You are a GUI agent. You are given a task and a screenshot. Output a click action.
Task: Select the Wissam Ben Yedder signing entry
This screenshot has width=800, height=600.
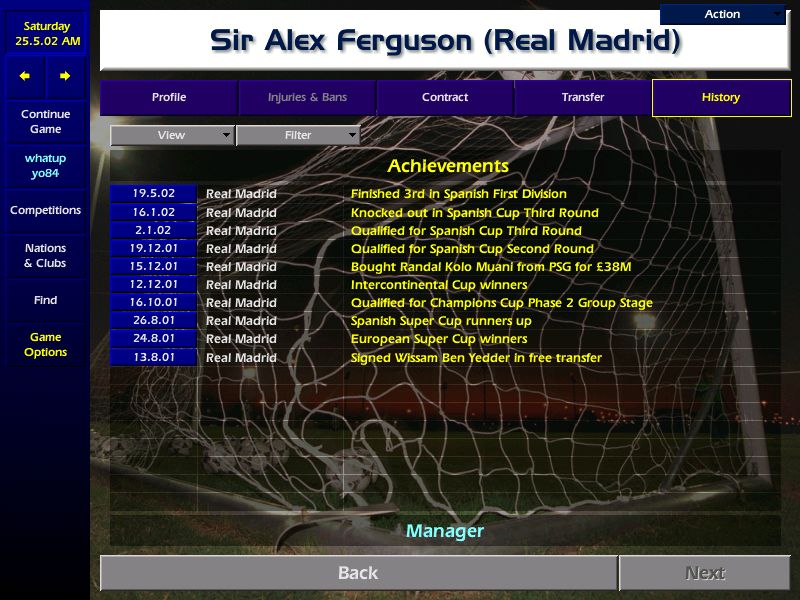pos(476,358)
